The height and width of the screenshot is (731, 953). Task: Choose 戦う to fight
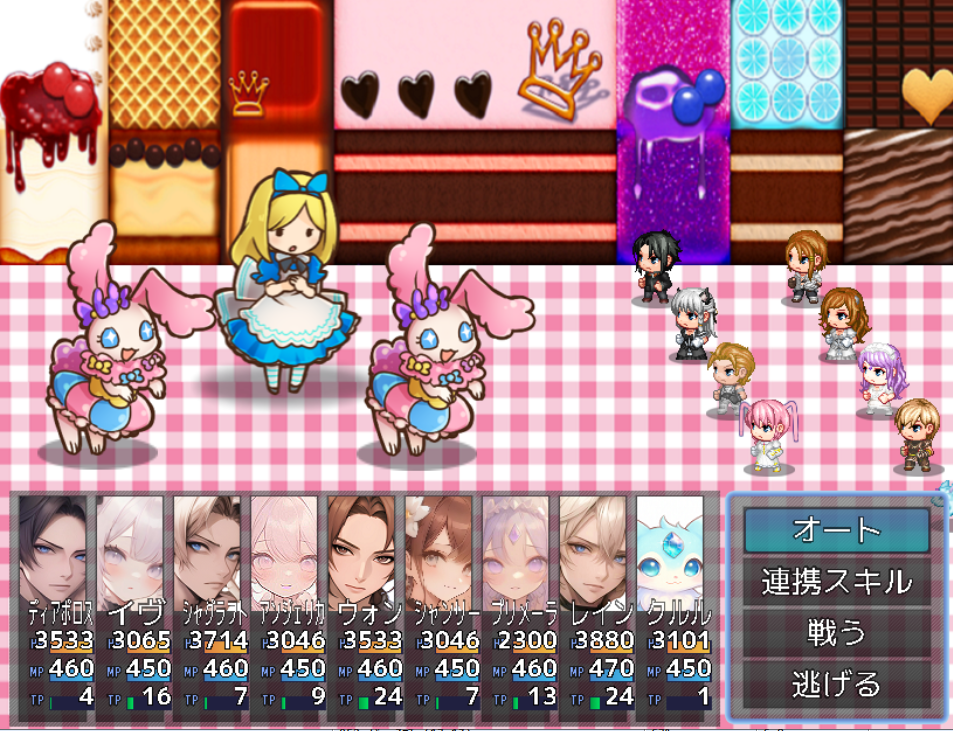pyautogui.click(x=836, y=633)
